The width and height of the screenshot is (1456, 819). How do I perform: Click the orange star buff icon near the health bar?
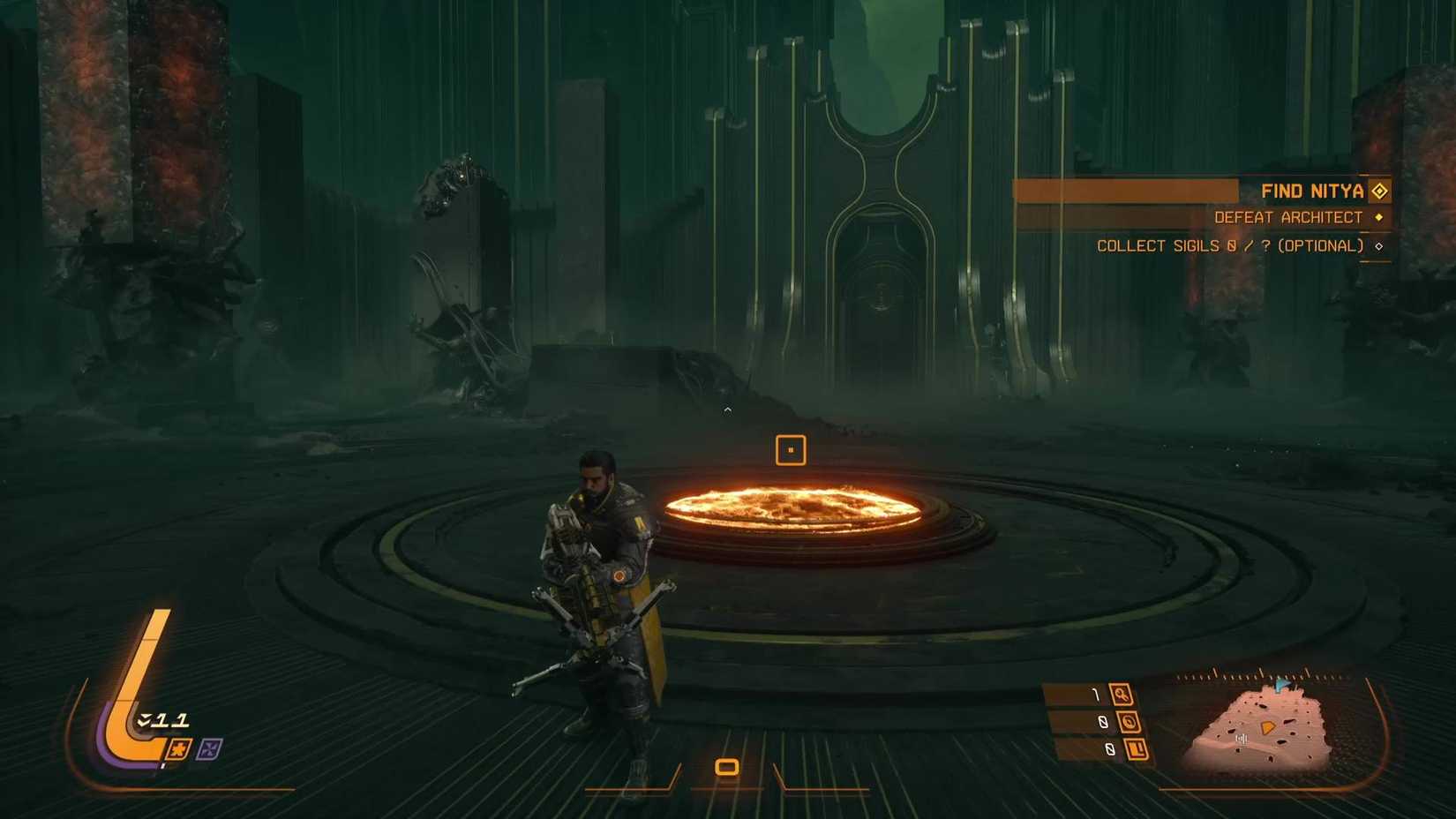click(x=179, y=748)
